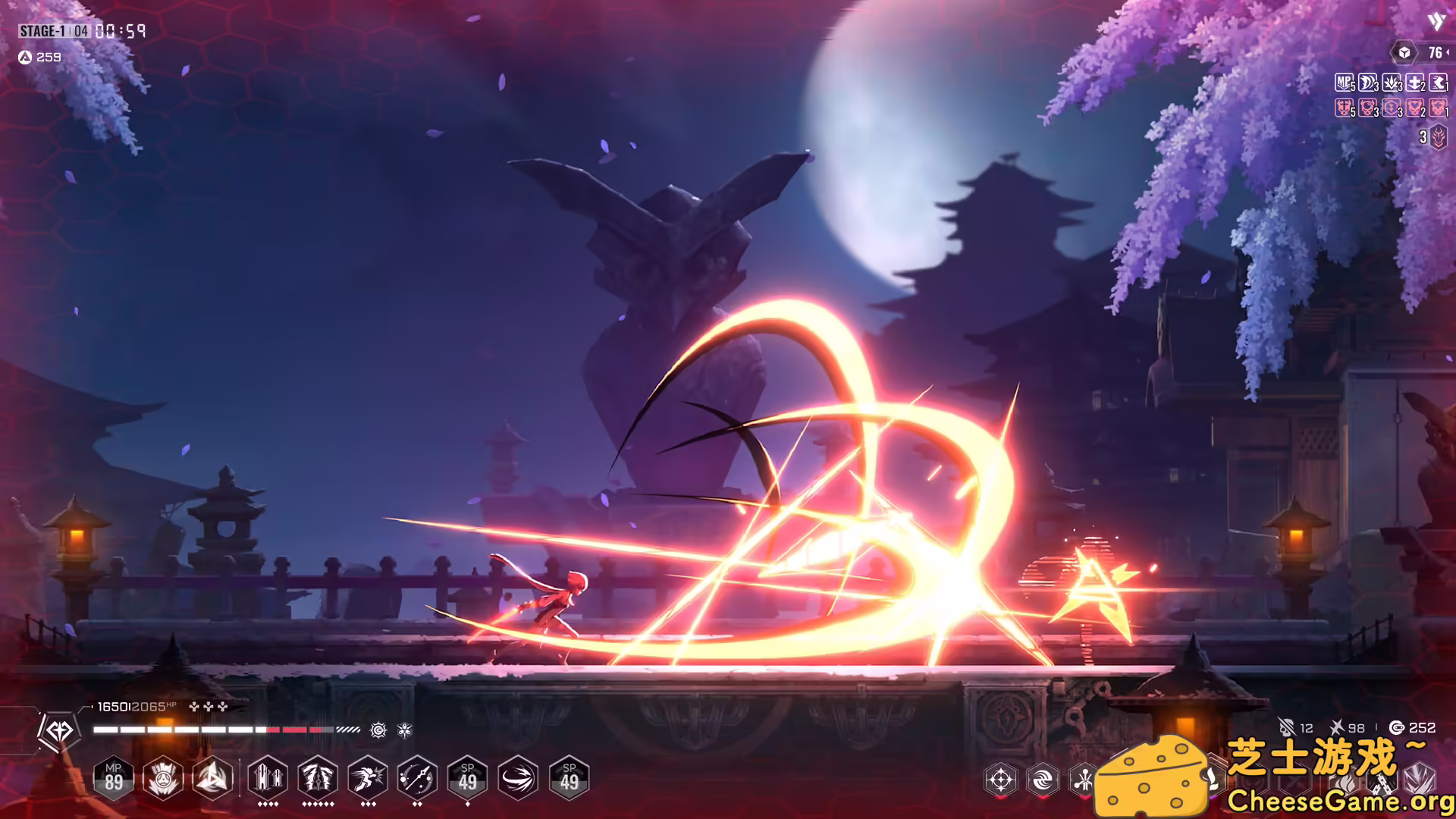Select the crosshair skill icon bottom-right
The height and width of the screenshot is (819, 1456).
tap(1001, 779)
